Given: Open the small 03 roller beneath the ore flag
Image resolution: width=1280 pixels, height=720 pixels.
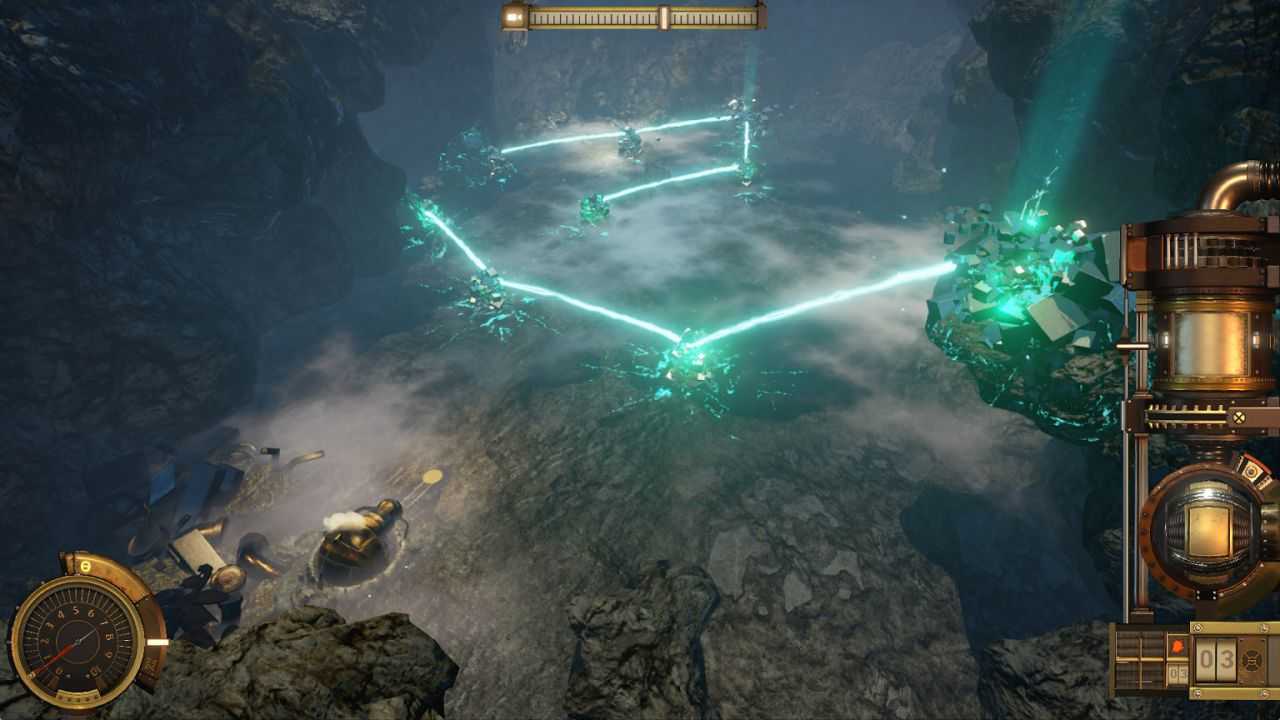Looking at the screenshot, I should (x=1177, y=672).
